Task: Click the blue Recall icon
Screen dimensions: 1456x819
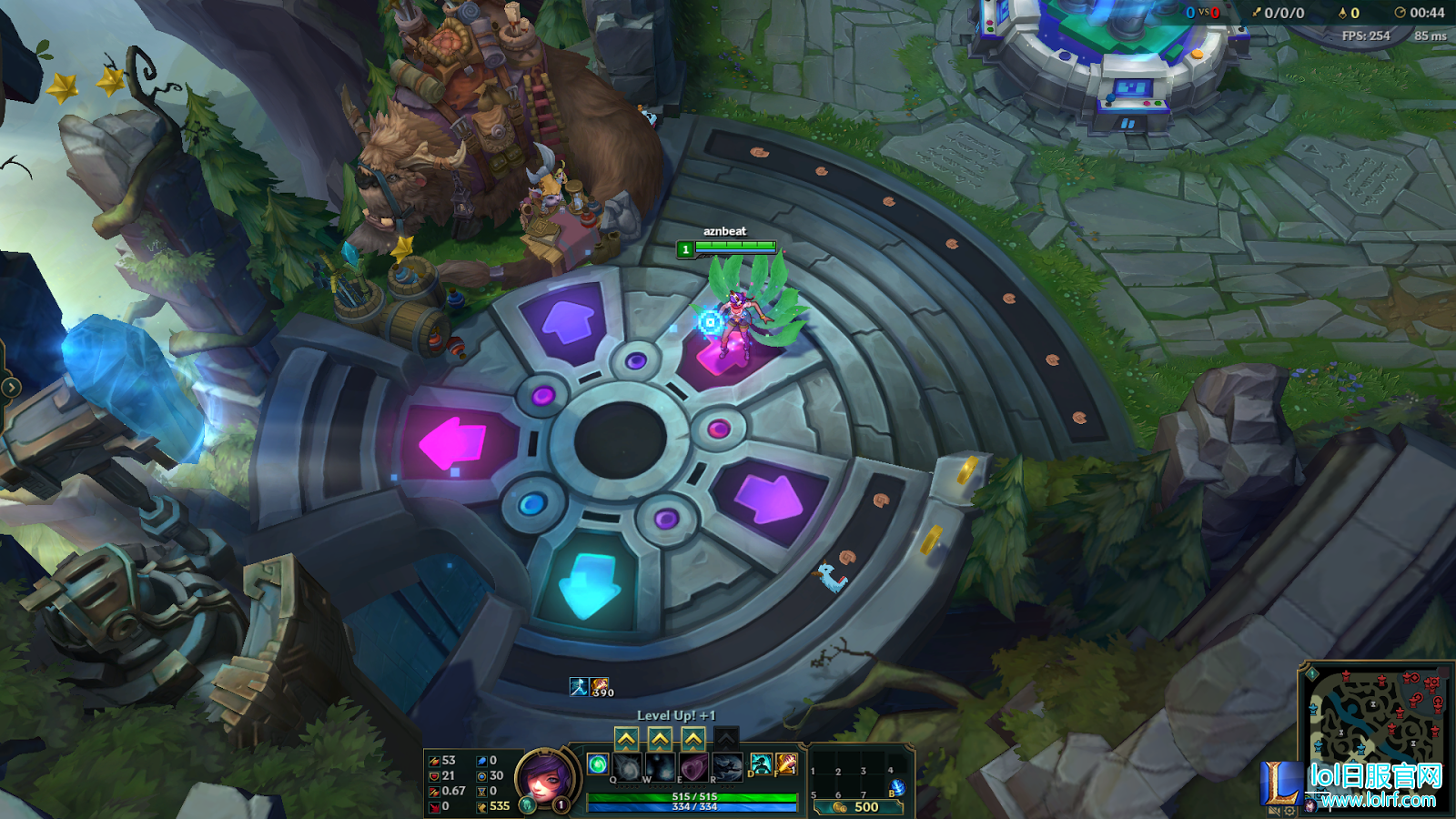Action: tap(897, 787)
